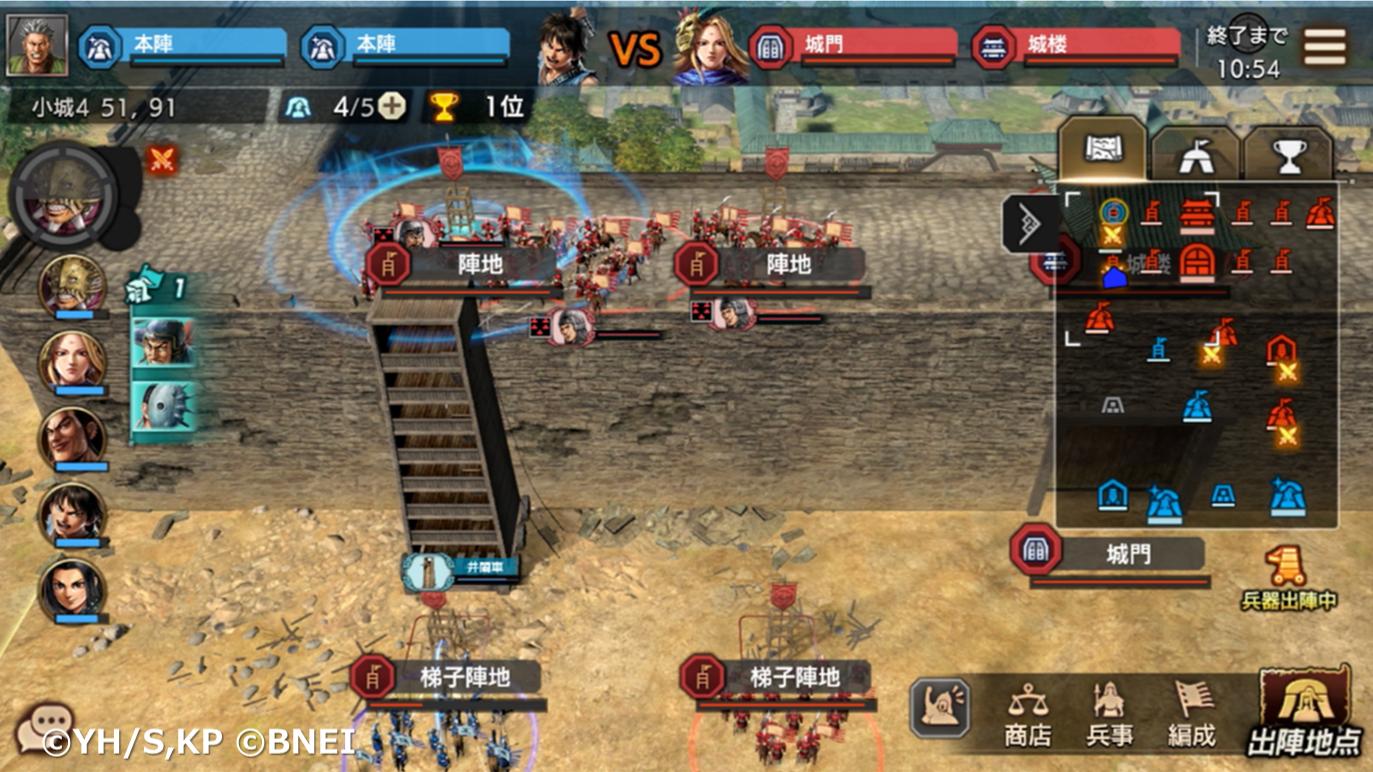1373x772 pixels.
Task: Switch to the map scroll tab
Action: click(x=1102, y=150)
